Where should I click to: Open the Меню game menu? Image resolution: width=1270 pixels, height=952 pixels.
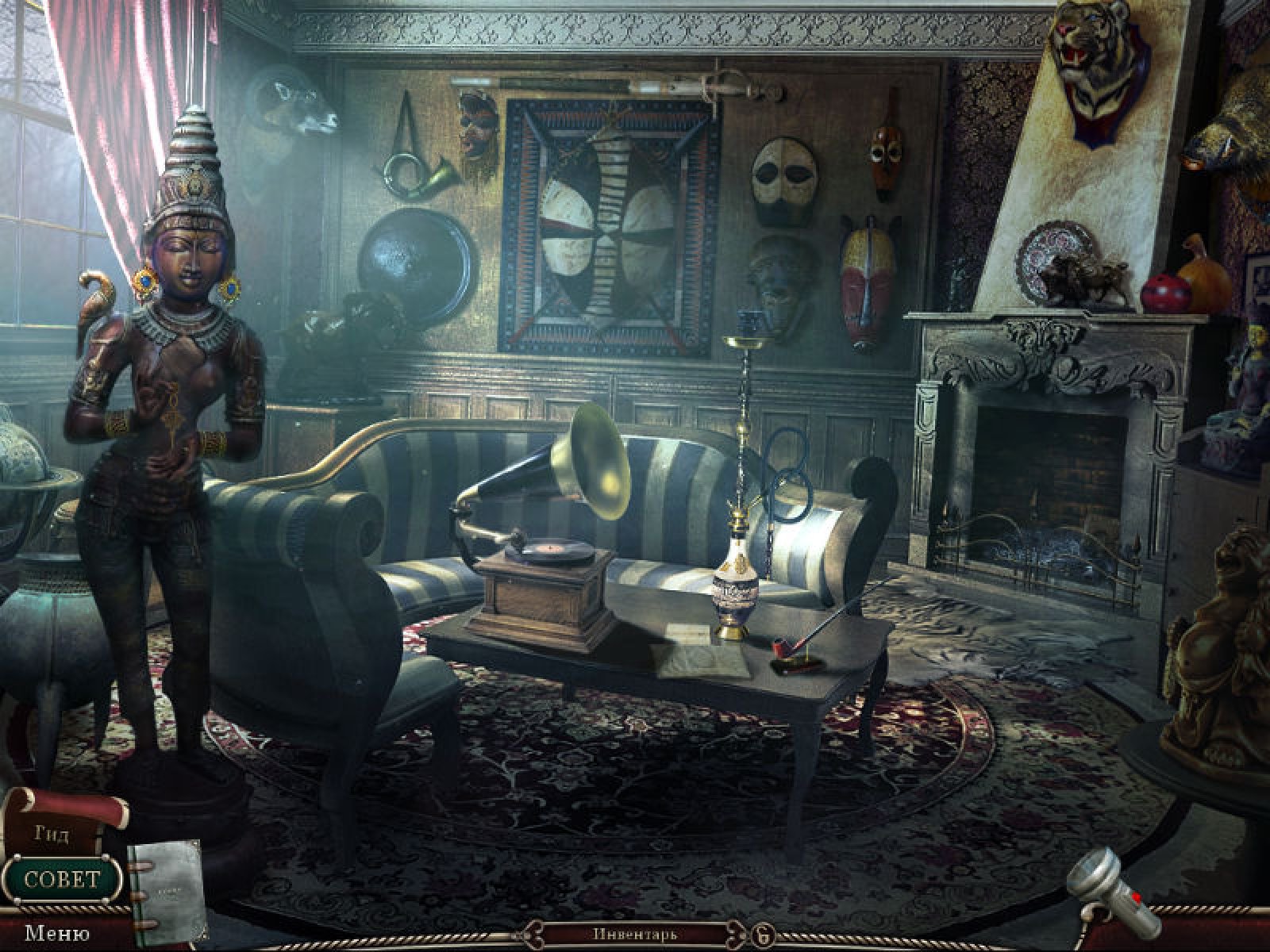(x=56, y=932)
